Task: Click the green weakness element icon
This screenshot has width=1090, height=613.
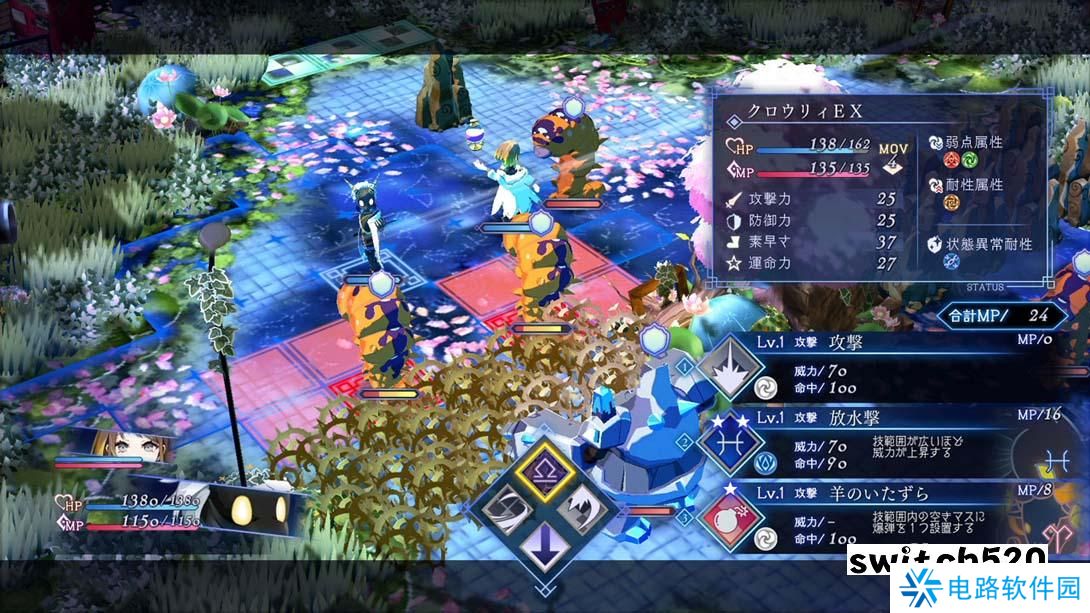Action: [970, 159]
